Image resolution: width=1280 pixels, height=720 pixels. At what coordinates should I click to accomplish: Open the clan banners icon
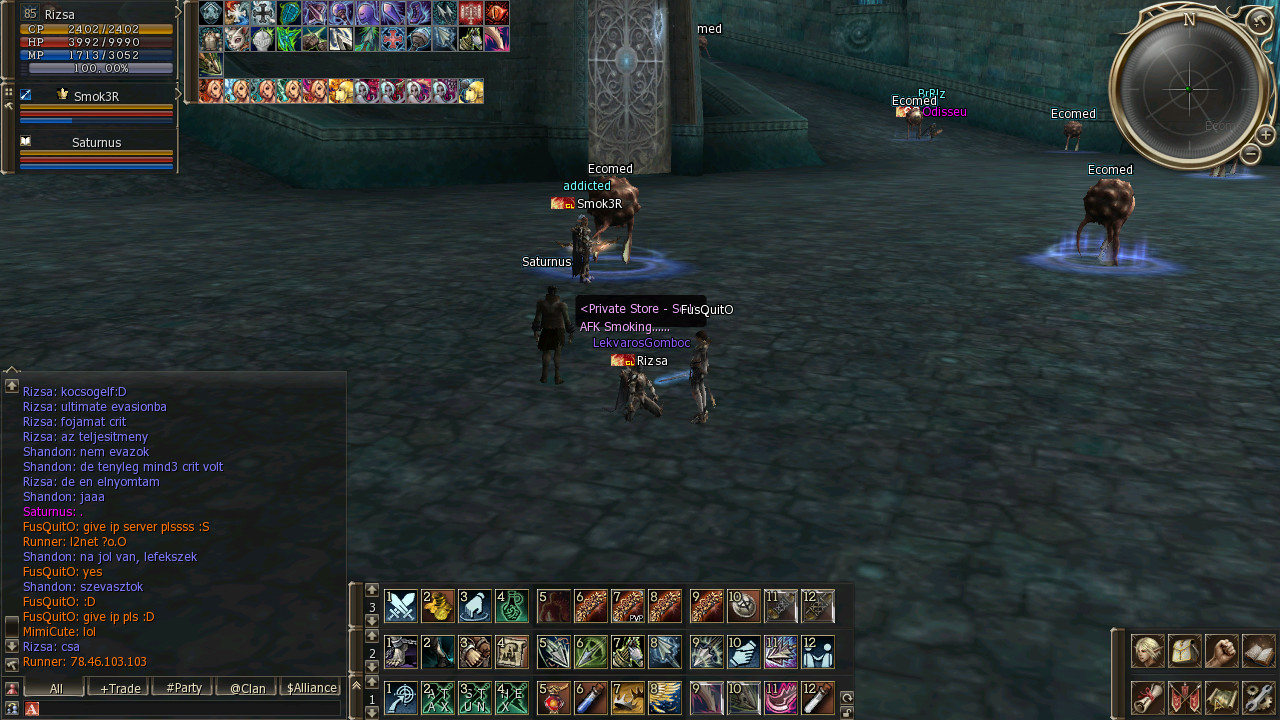coord(1185,697)
